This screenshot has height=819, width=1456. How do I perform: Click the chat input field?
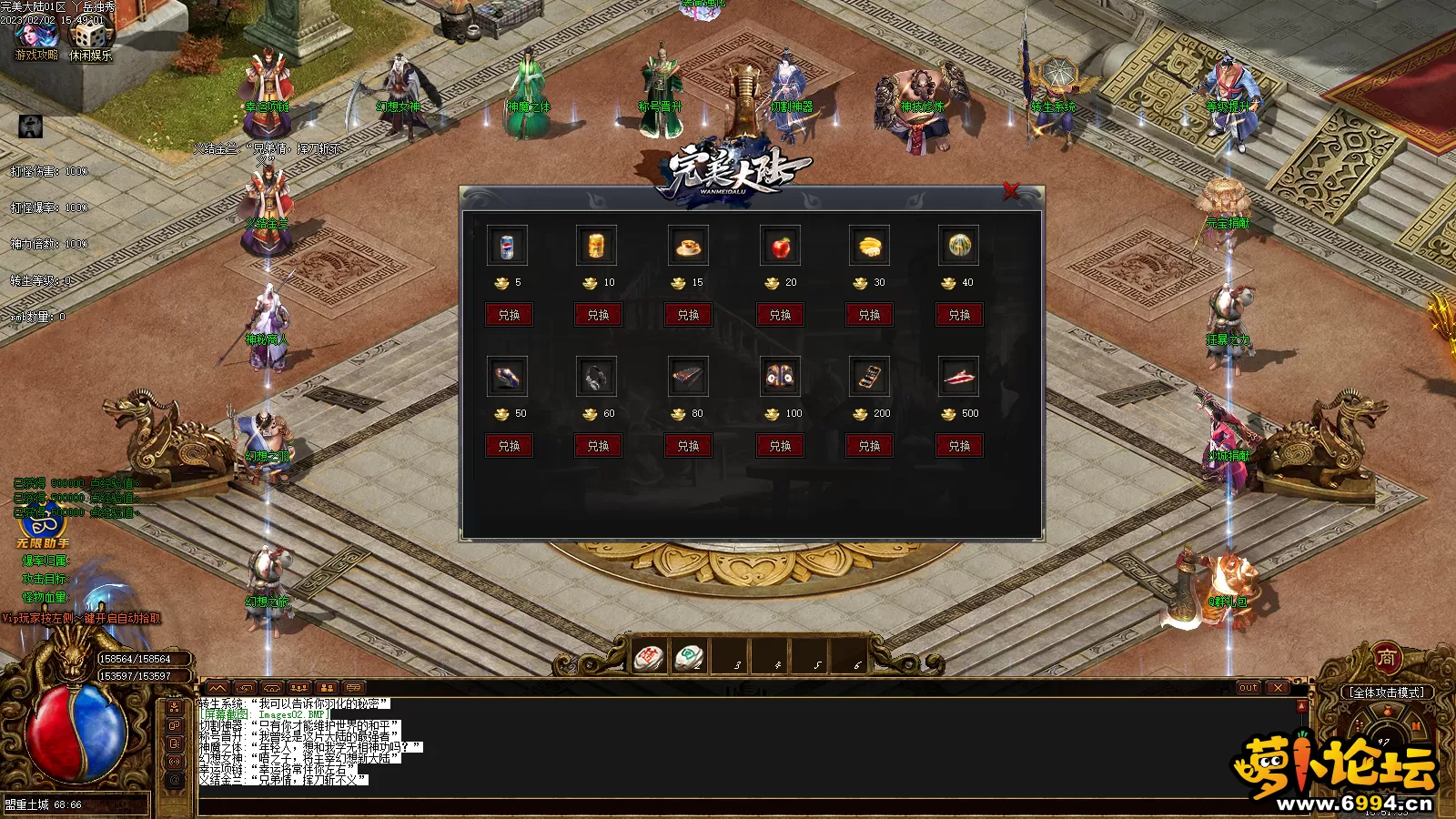[728, 806]
